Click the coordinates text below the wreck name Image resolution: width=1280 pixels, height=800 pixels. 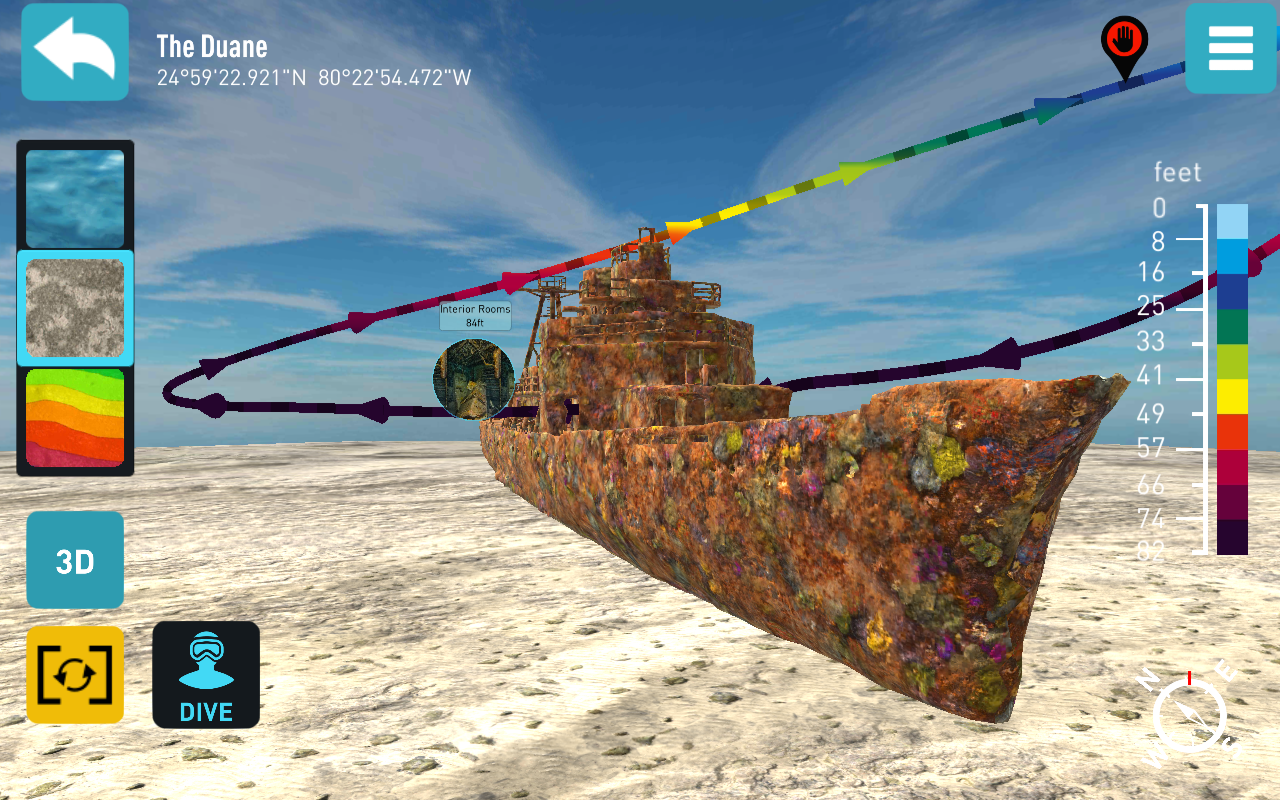point(315,76)
